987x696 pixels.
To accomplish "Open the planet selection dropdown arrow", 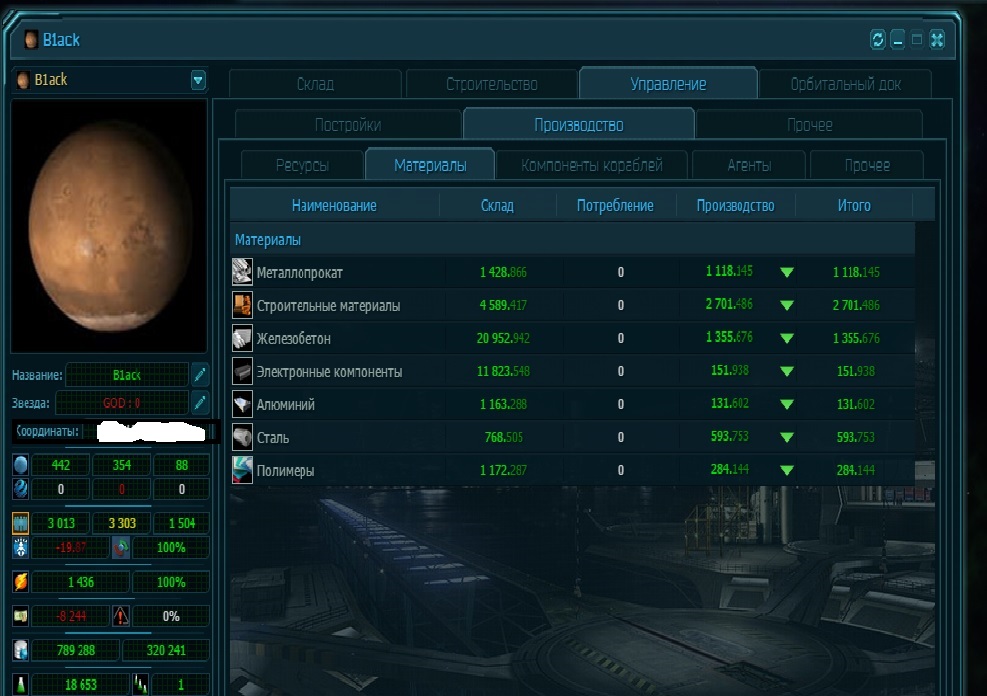I will 198,80.
